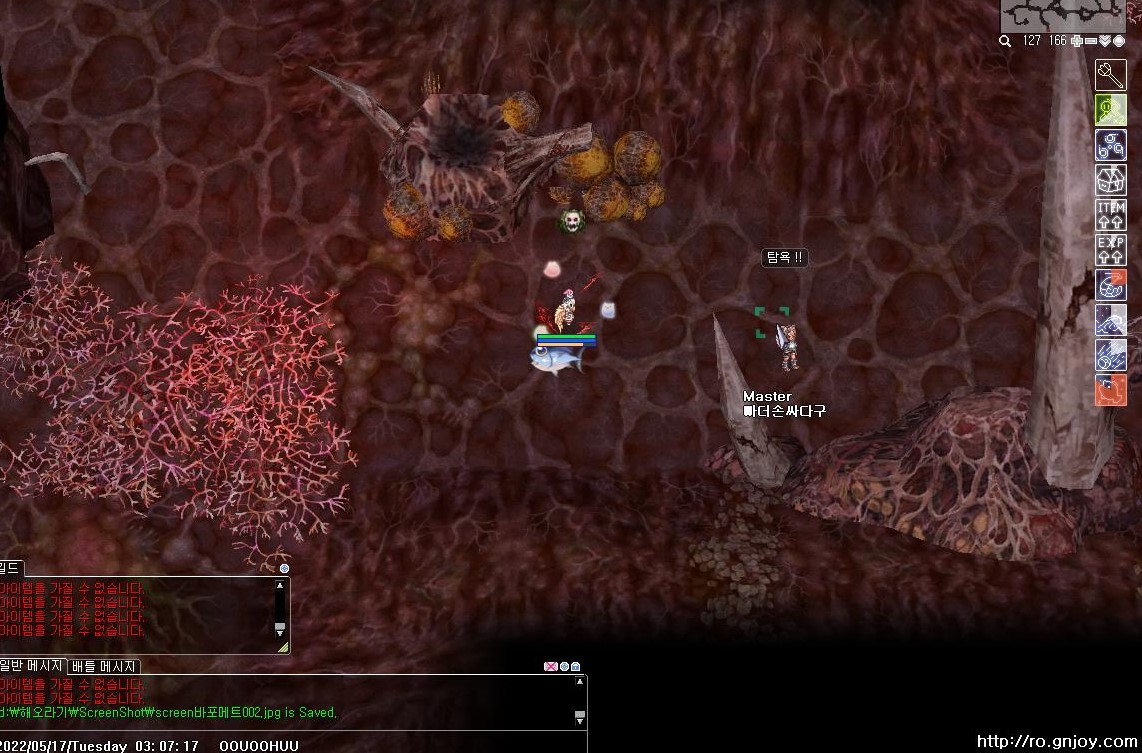Select the mace weapon status icon
Image resolution: width=1142 pixels, height=753 pixels.
[x=1111, y=75]
